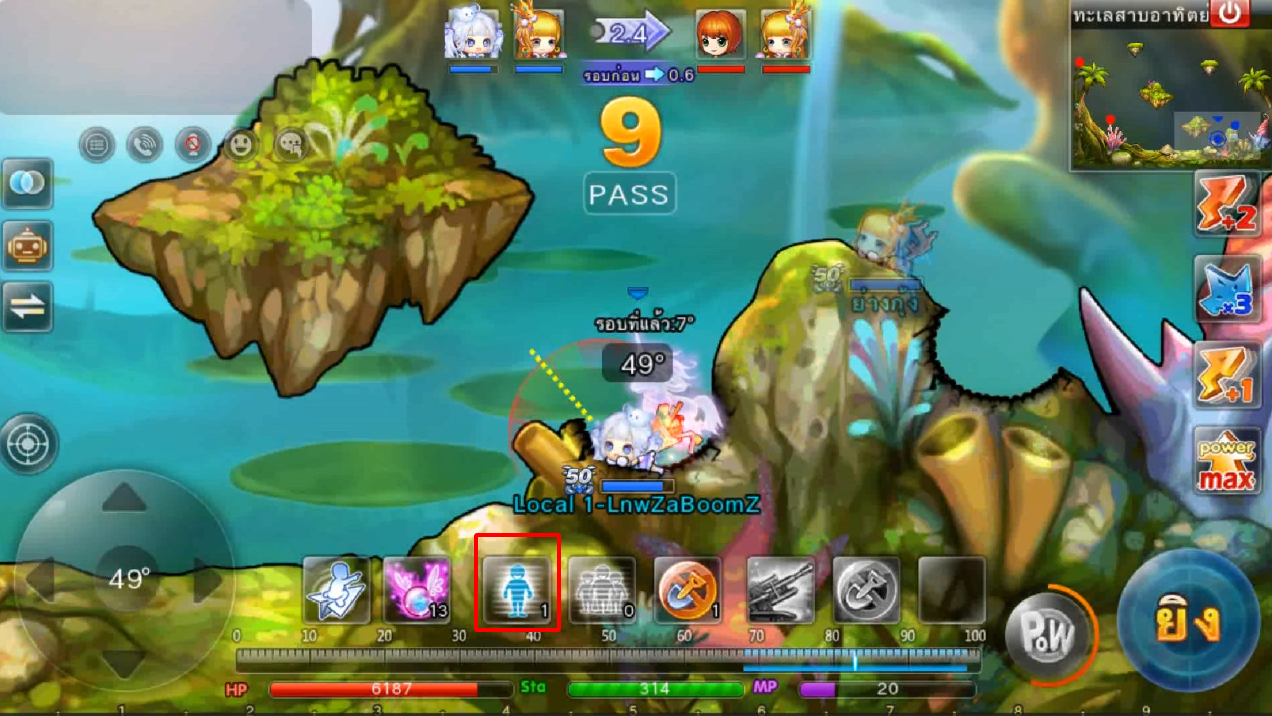The width and height of the screenshot is (1272, 716).
Task: Exit the match via the red power button
Action: (x=1229, y=13)
